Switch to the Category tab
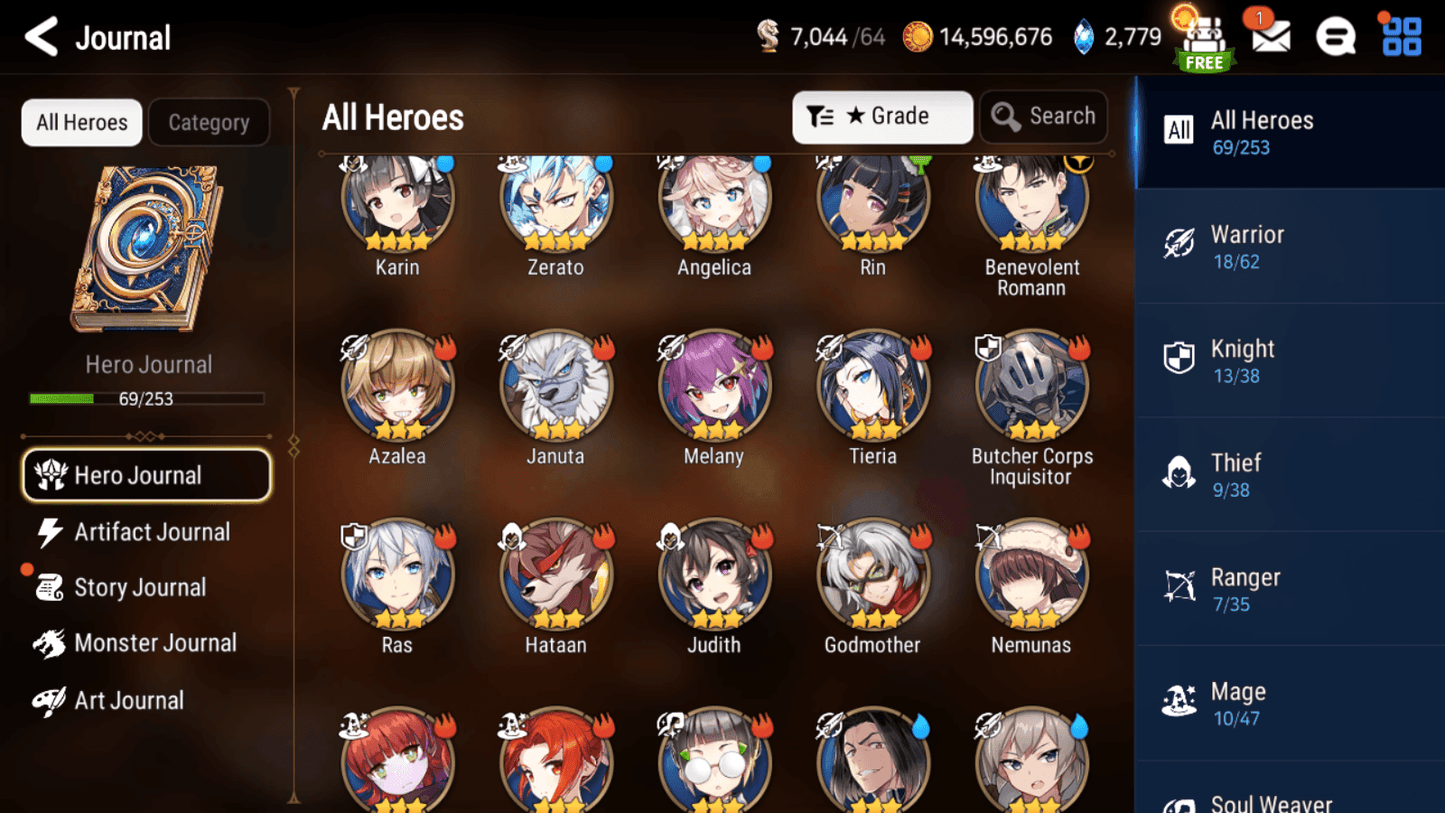The image size is (1445, 813). coord(208,122)
